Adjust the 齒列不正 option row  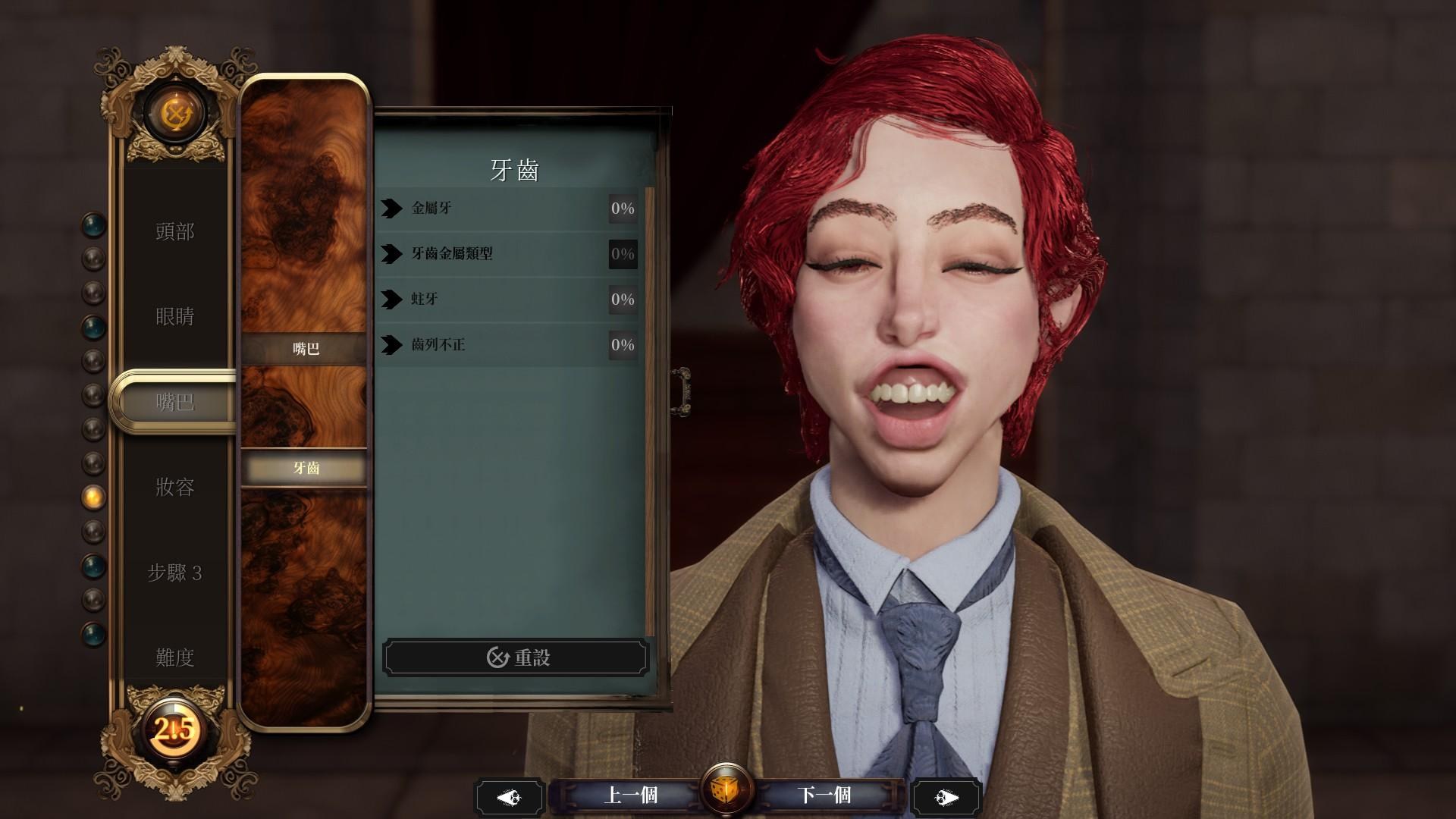coord(508,345)
